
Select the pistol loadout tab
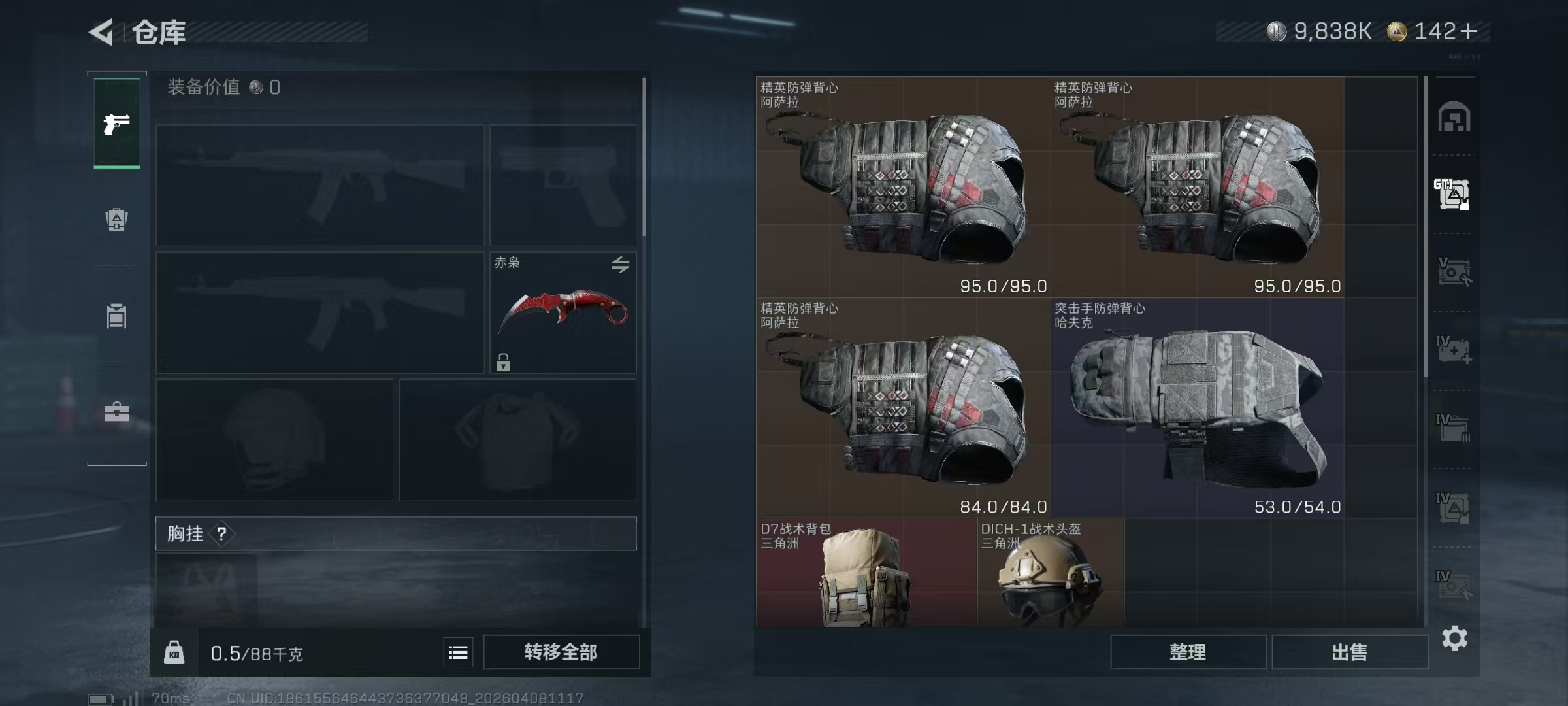117,123
